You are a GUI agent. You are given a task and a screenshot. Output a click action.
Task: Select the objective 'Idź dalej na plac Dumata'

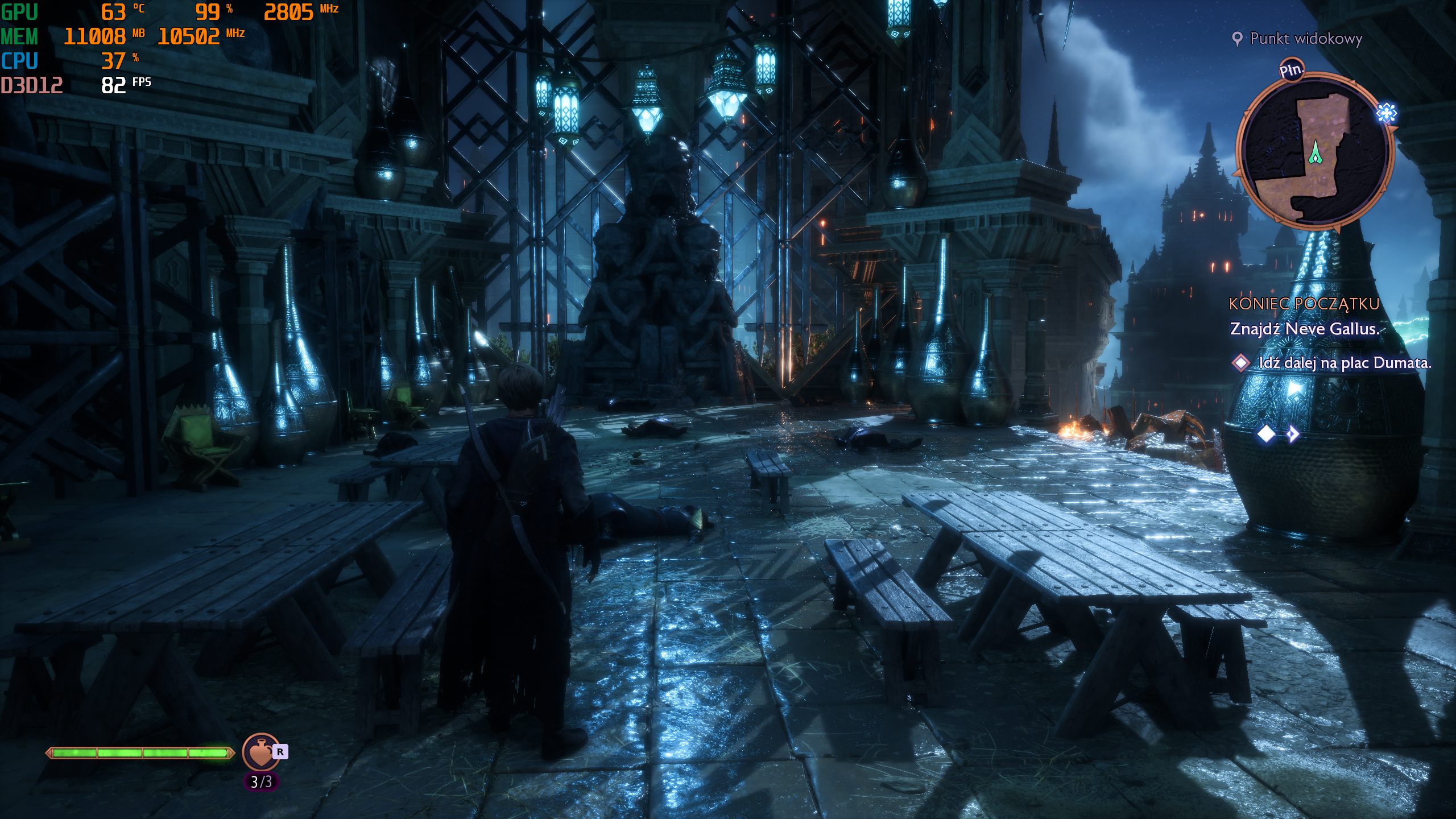click(x=1345, y=363)
